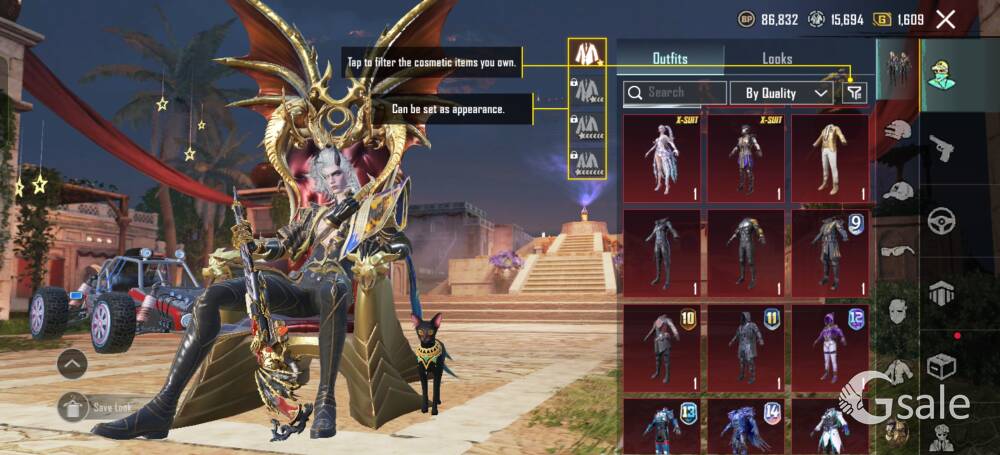Click the Save Look button

pos(98,407)
